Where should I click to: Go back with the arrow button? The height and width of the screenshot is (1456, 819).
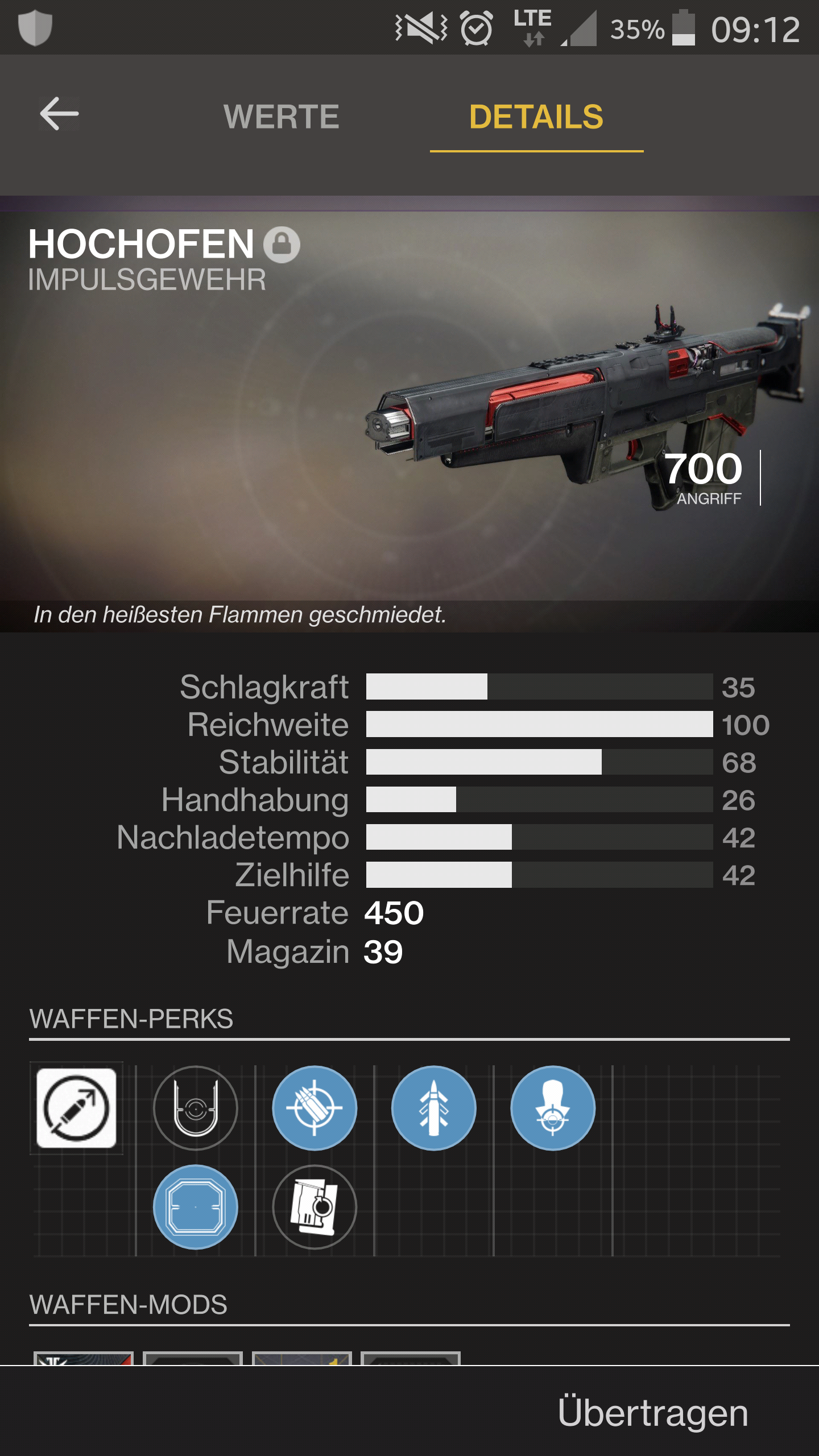point(59,114)
